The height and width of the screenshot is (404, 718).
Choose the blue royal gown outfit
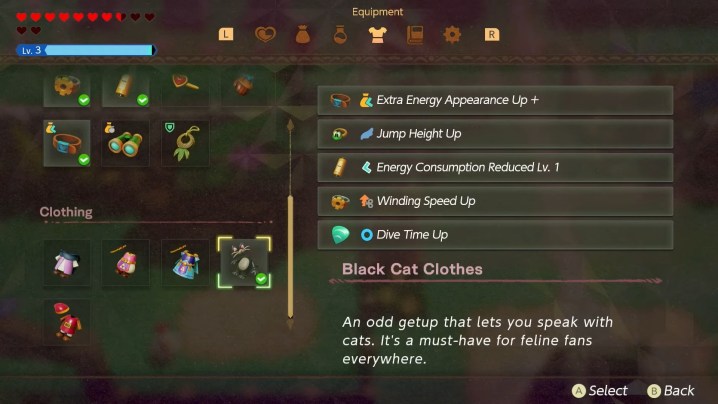tap(185, 262)
